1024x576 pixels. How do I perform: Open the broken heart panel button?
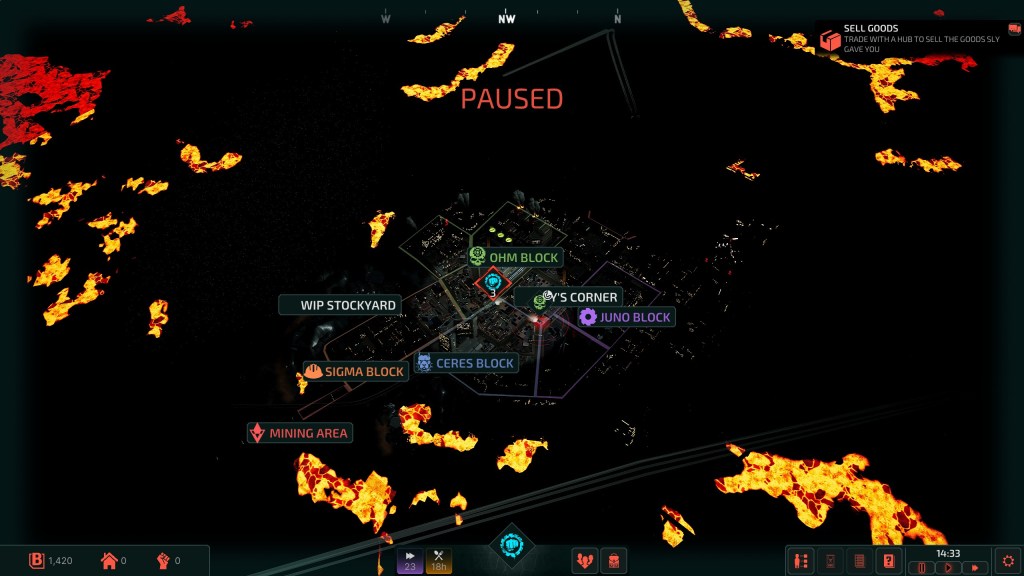point(585,561)
